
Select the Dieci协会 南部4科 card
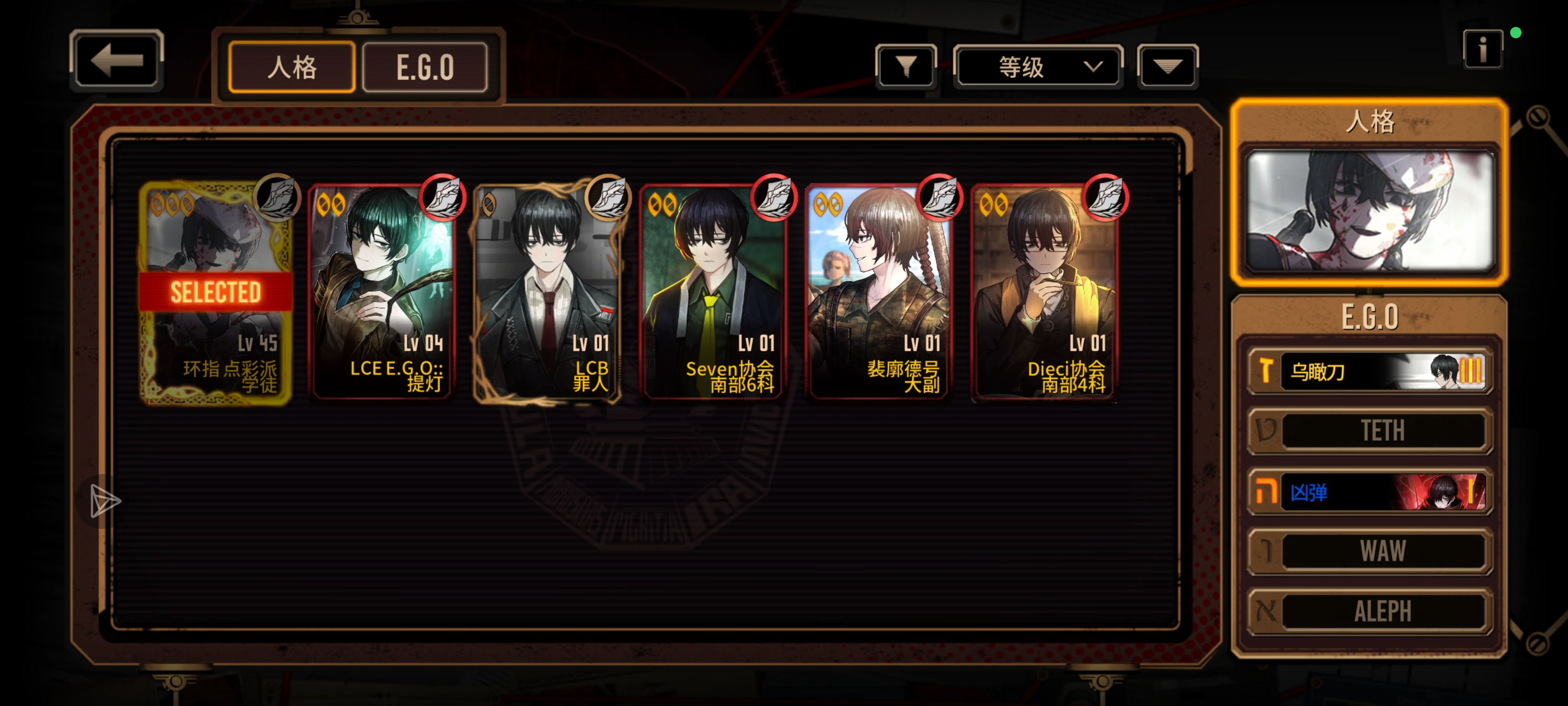pyautogui.click(x=1045, y=292)
